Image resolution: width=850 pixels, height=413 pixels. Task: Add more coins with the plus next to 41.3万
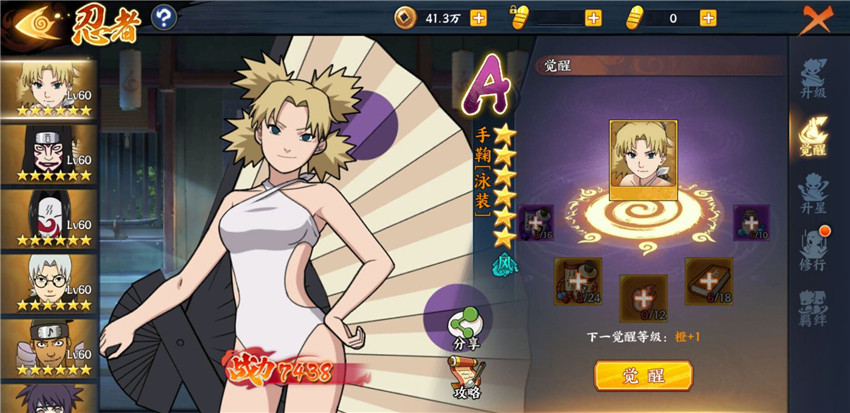[x=478, y=18]
